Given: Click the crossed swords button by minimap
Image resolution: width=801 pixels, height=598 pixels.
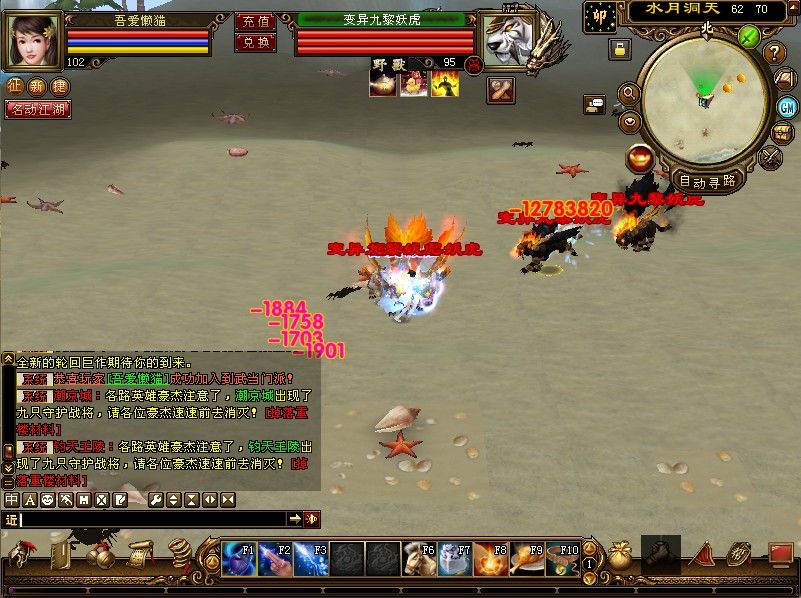Looking at the screenshot, I should 771,157.
